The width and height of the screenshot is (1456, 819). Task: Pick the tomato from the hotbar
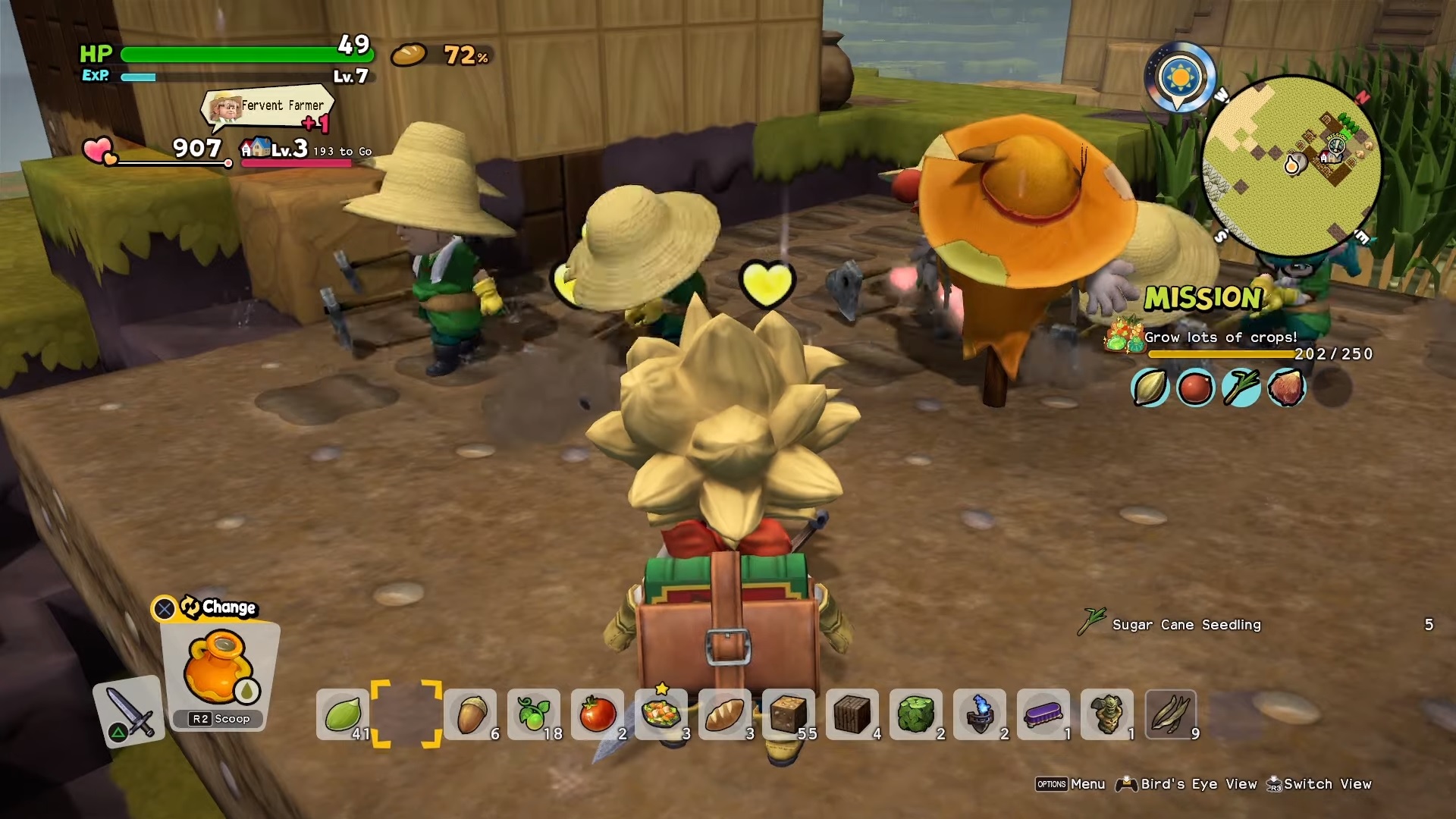tap(598, 713)
